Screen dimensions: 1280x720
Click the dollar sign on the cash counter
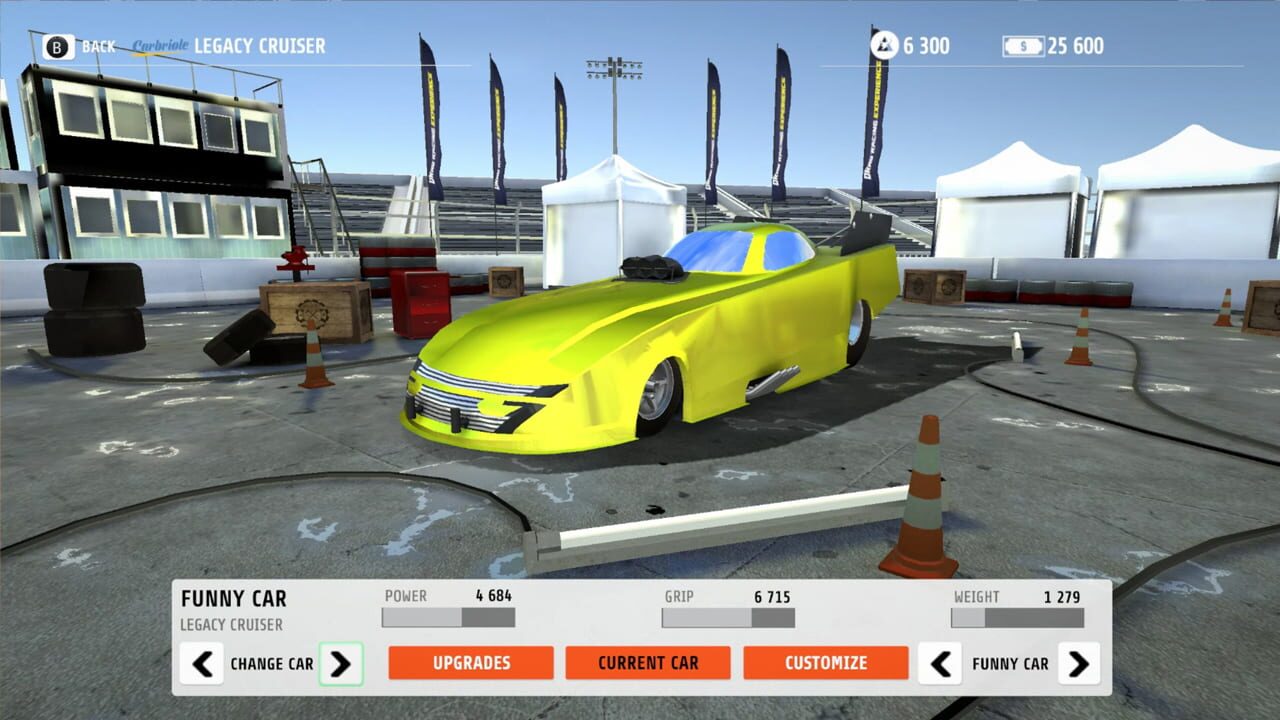tap(1022, 44)
